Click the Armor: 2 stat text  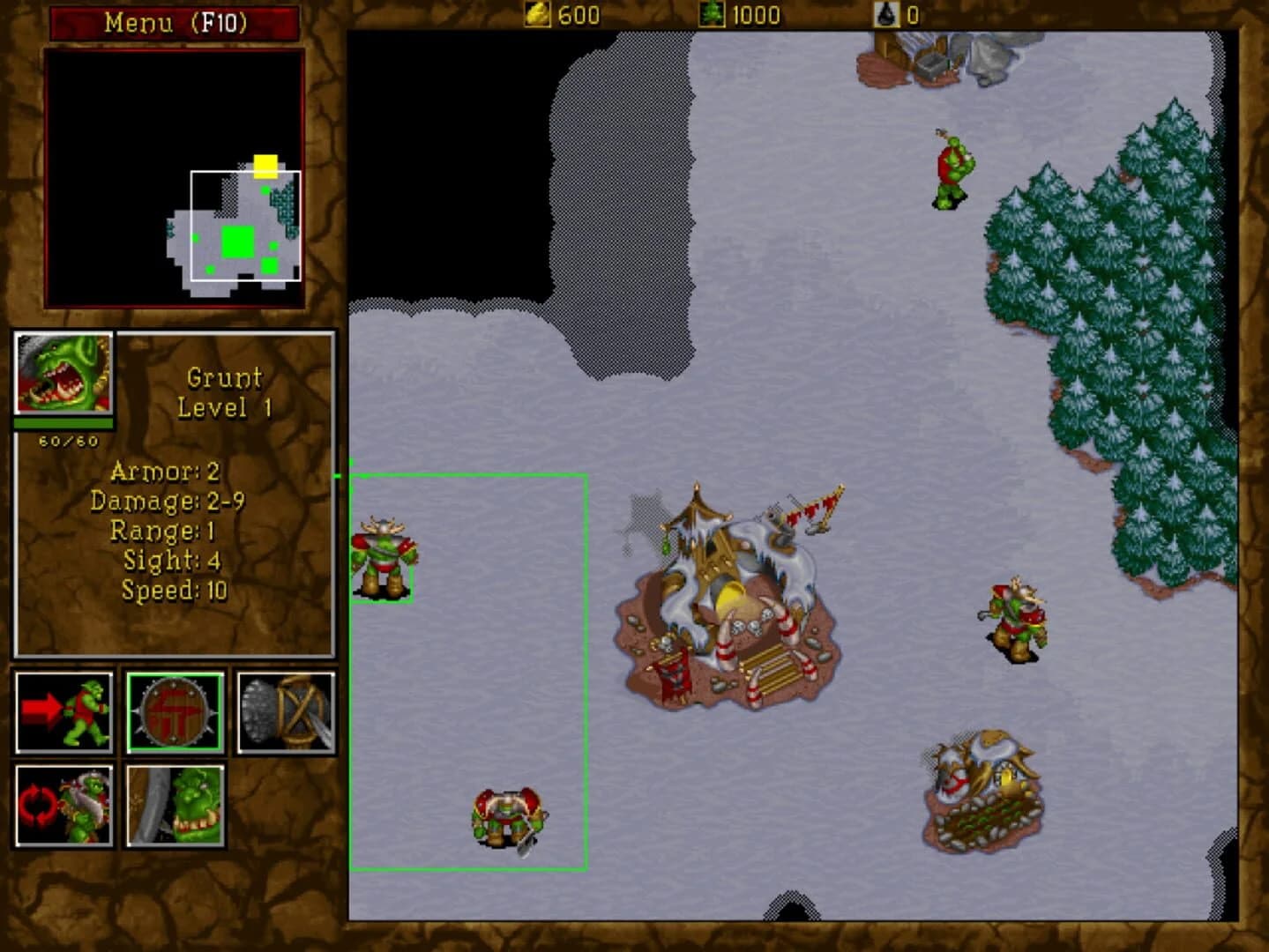click(x=164, y=473)
